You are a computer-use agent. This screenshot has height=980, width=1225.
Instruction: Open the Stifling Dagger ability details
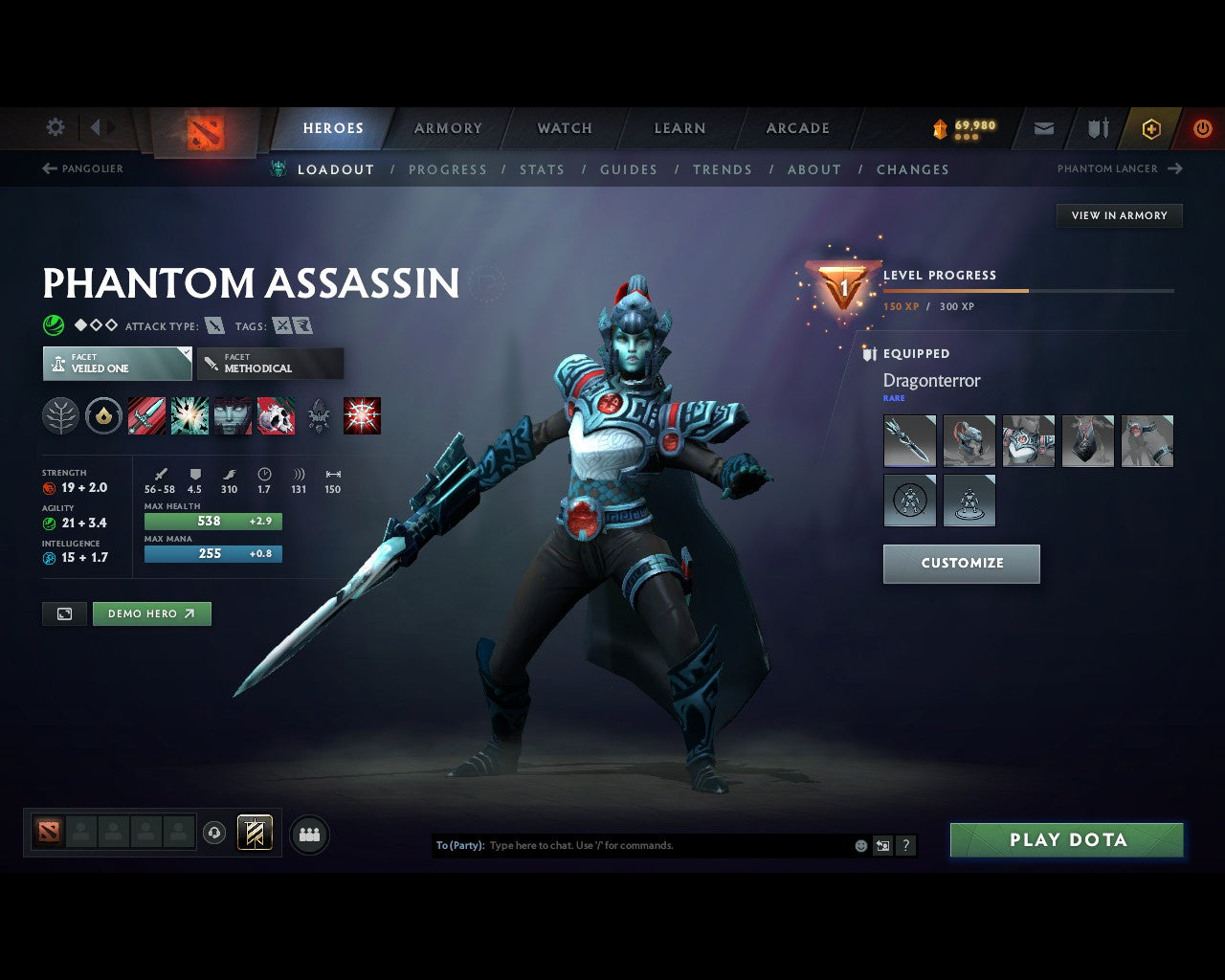coord(146,415)
